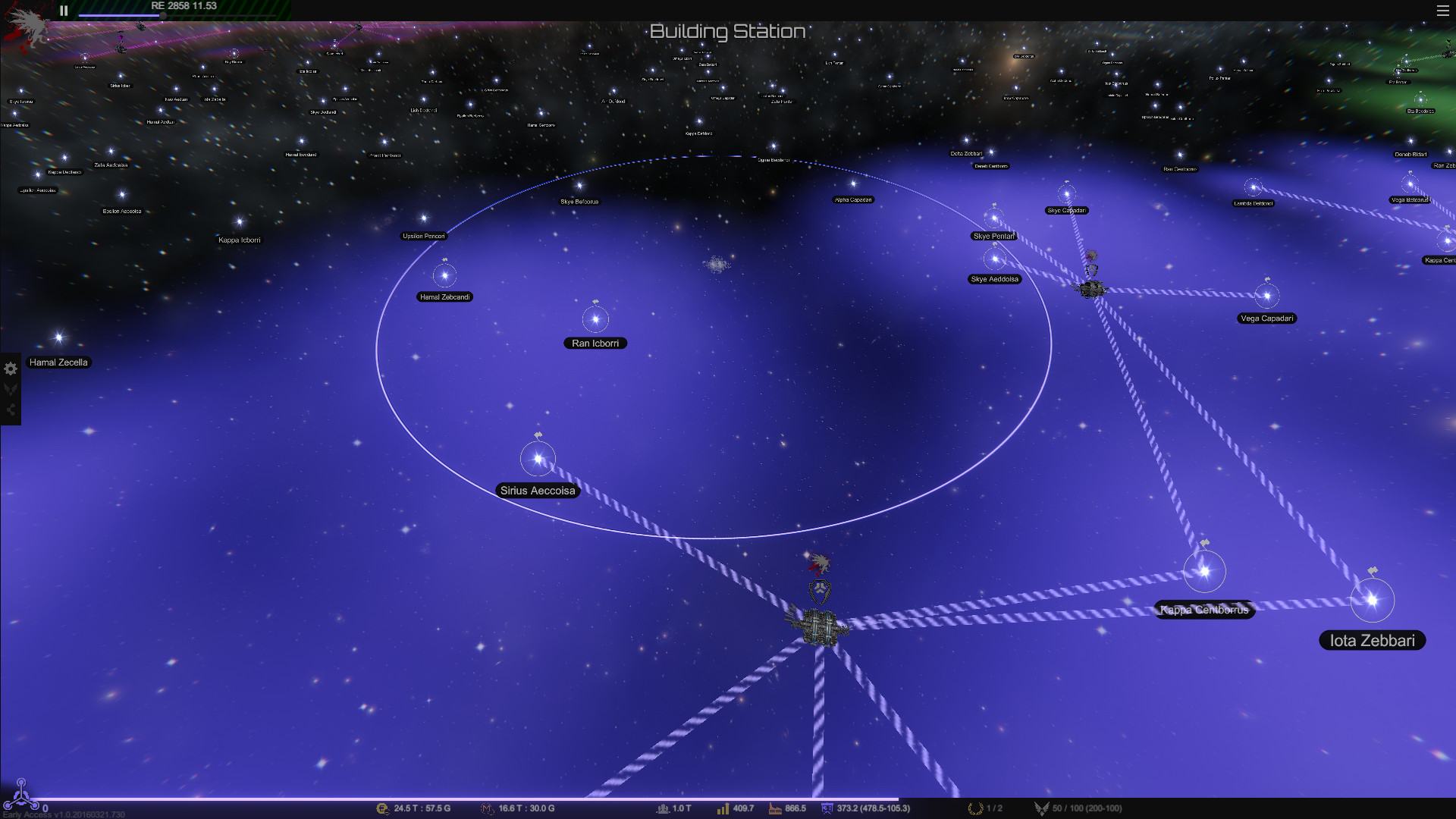The width and height of the screenshot is (1456, 819).
Task: Pause the game with the pause button
Action: click(x=64, y=11)
